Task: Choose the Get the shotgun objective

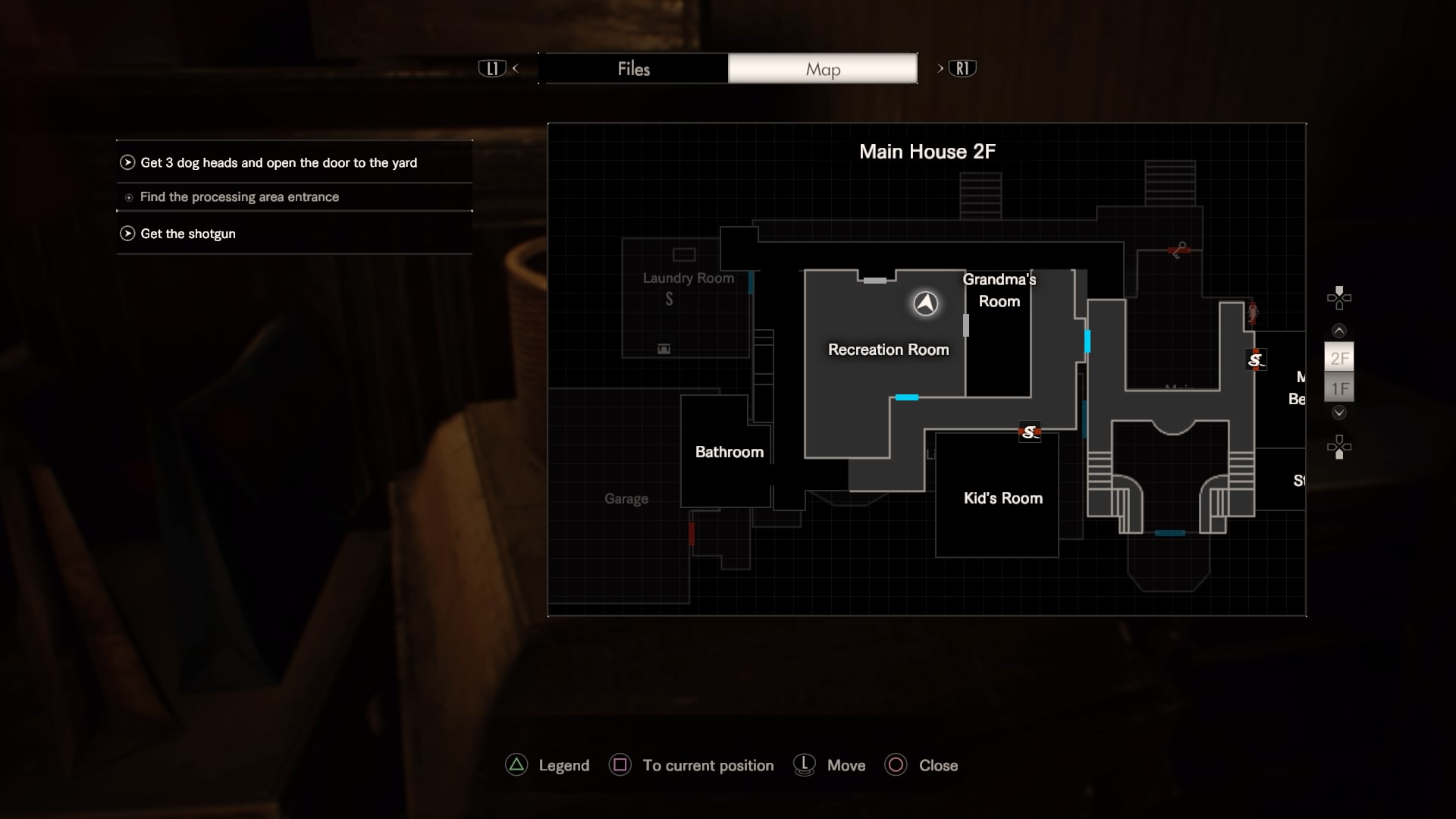Action: pos(187,234)
